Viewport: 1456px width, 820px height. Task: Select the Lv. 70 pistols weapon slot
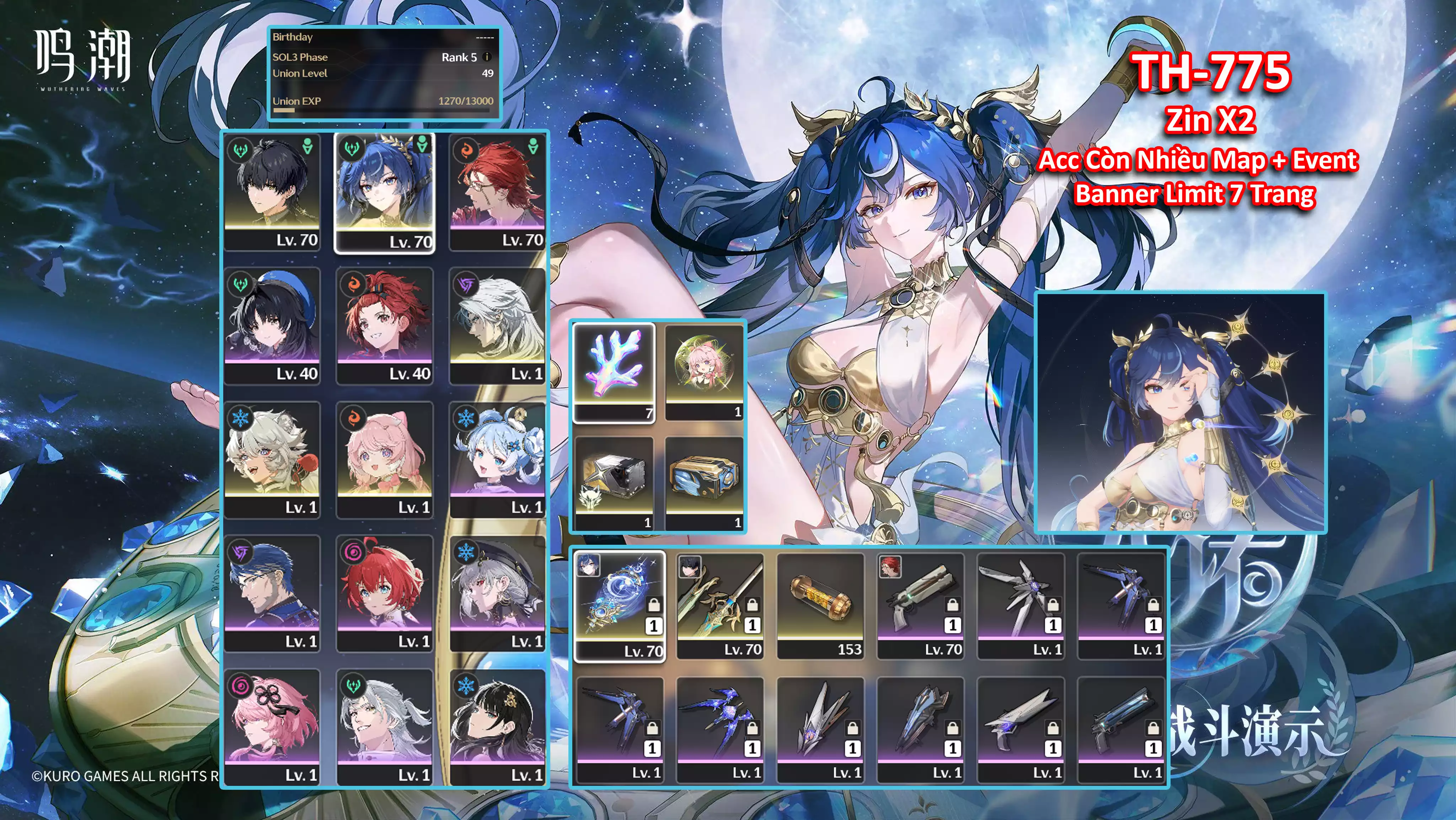[x=920, y=605]
